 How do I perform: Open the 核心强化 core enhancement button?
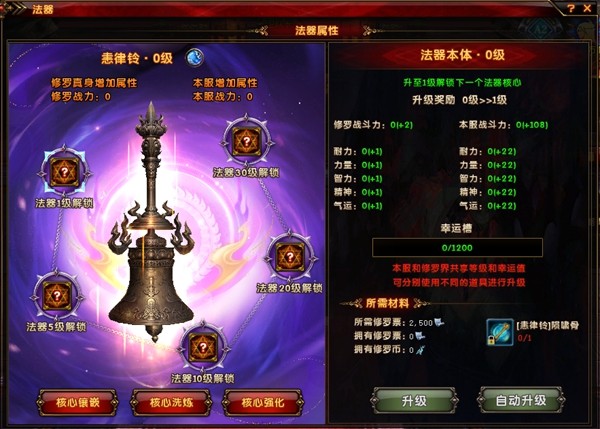coord(262,402)
